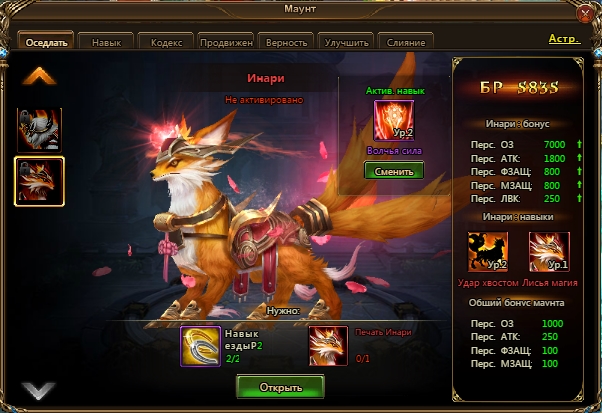
Task: Select the Инари fox mount thumbnail
Action: pos(39,180)
